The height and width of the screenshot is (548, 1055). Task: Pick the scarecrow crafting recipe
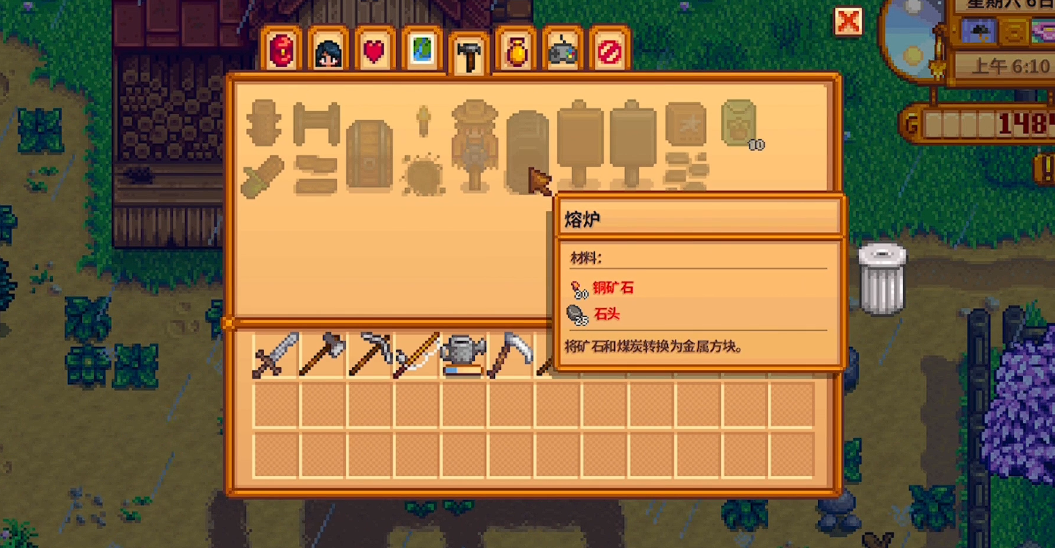(x=473, y=144)
